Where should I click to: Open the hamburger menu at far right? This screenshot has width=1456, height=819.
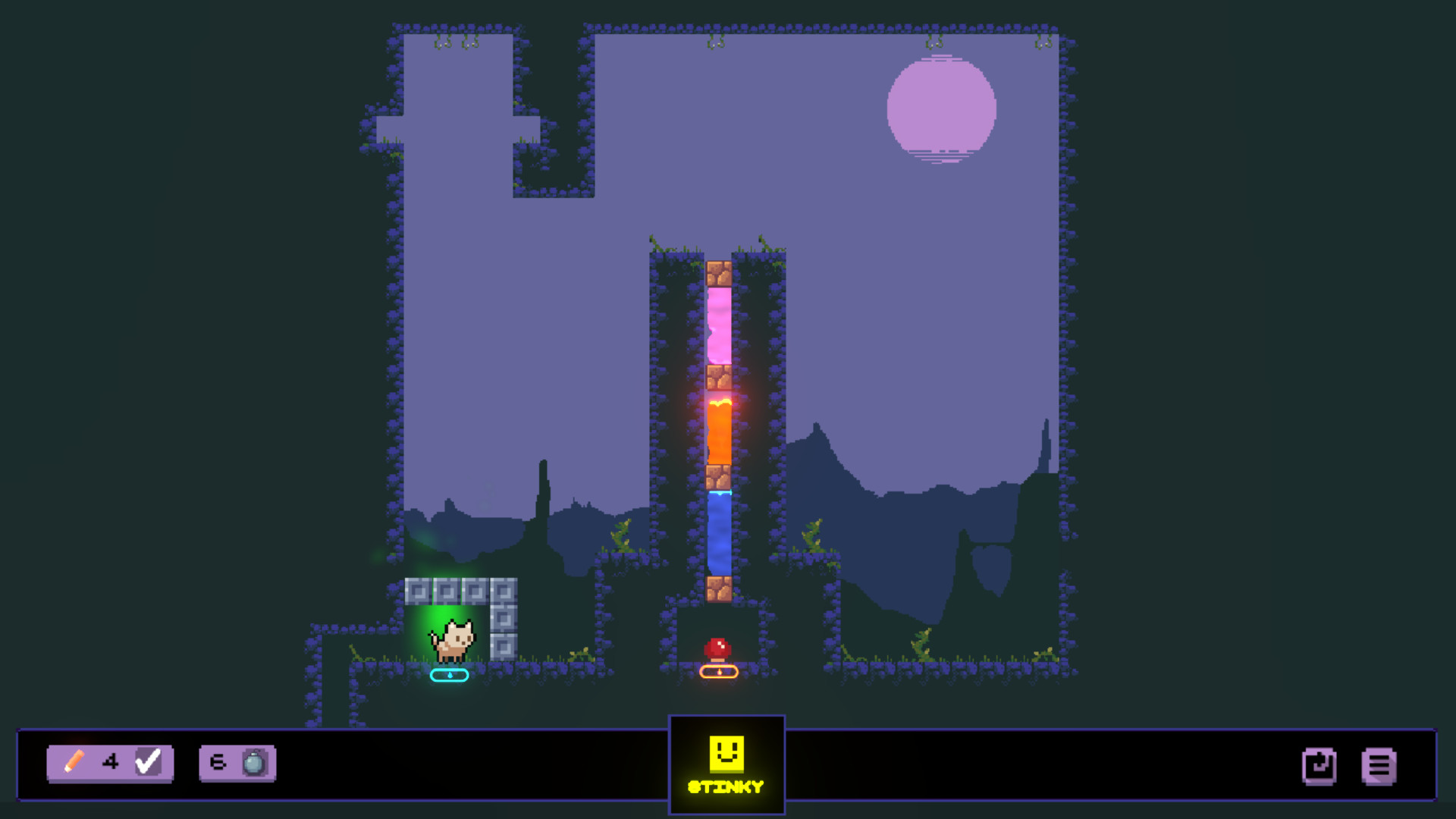(1380, 766)
